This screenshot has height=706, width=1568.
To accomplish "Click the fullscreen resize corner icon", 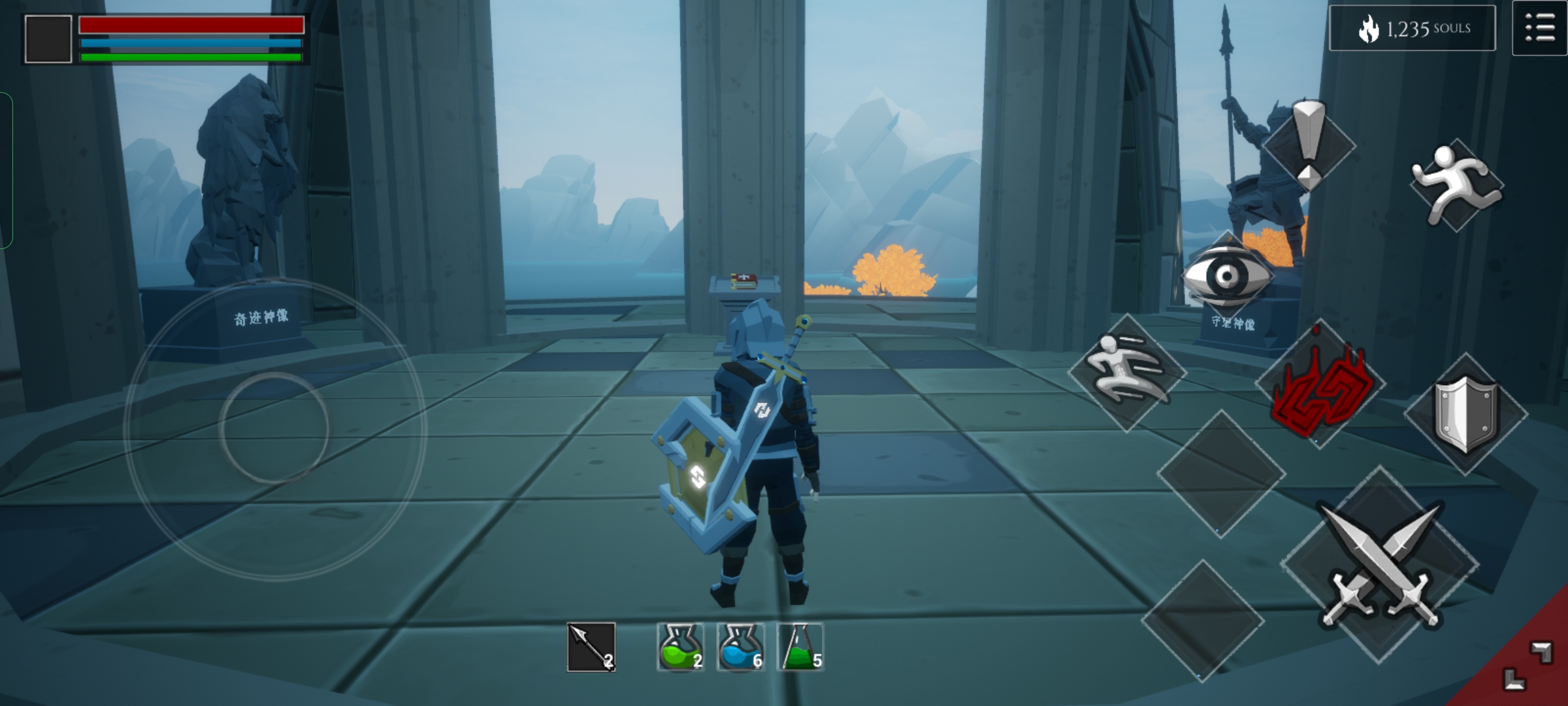I will 1527,667.
